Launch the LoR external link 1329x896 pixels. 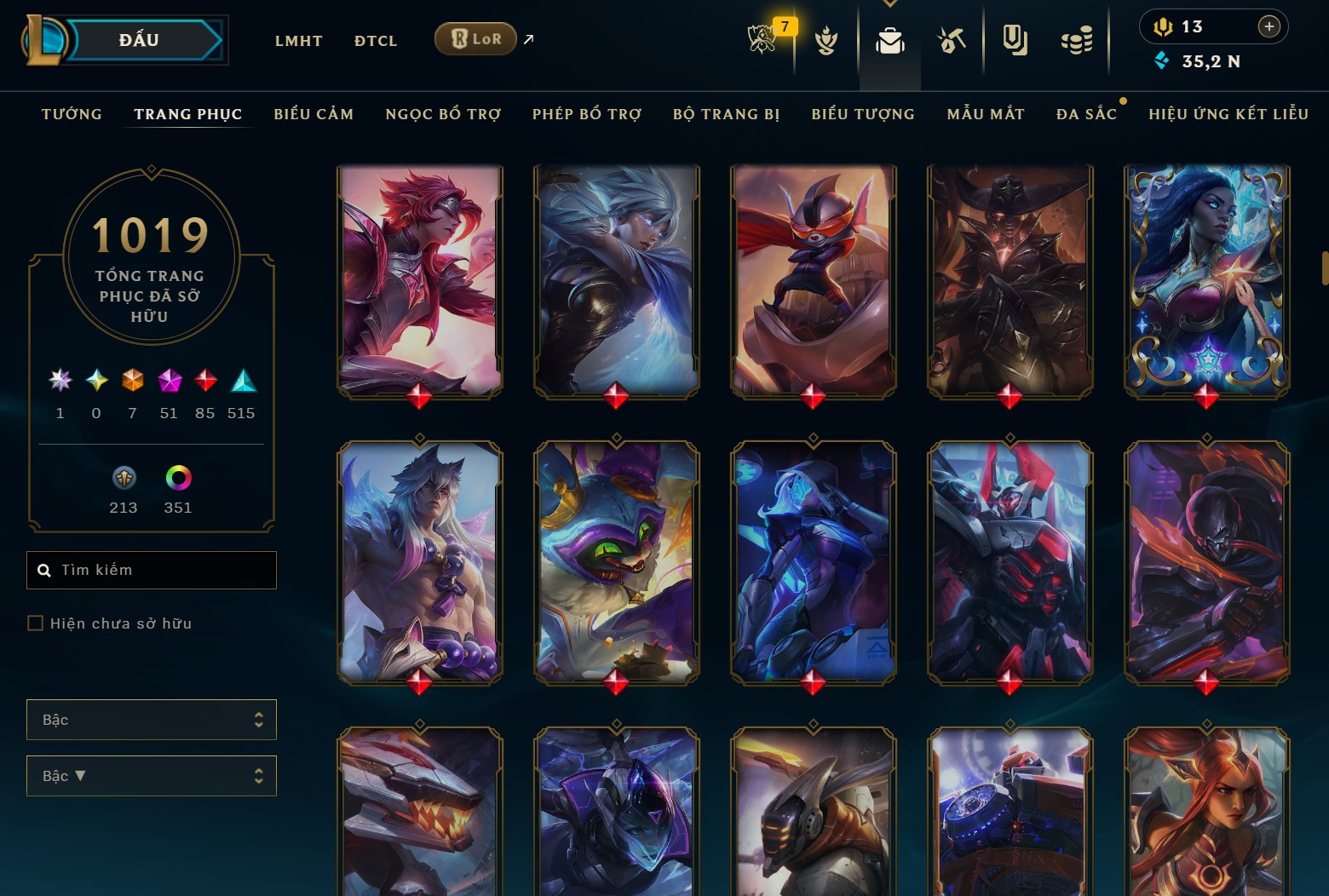pos(475,39)
